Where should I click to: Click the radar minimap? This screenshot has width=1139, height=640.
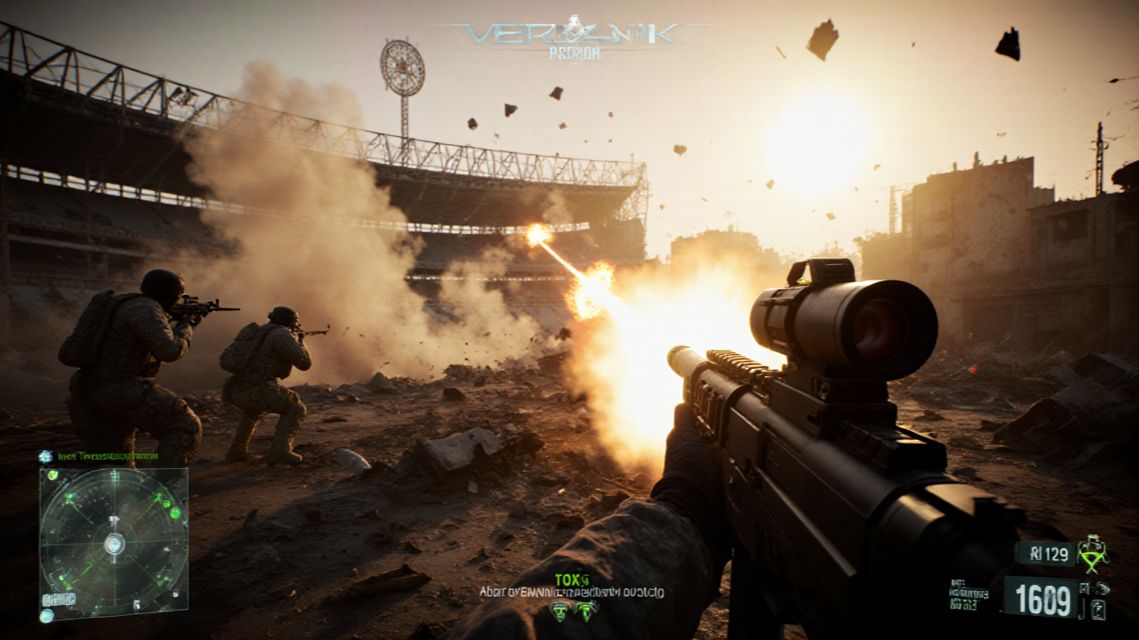coord(113,543)
